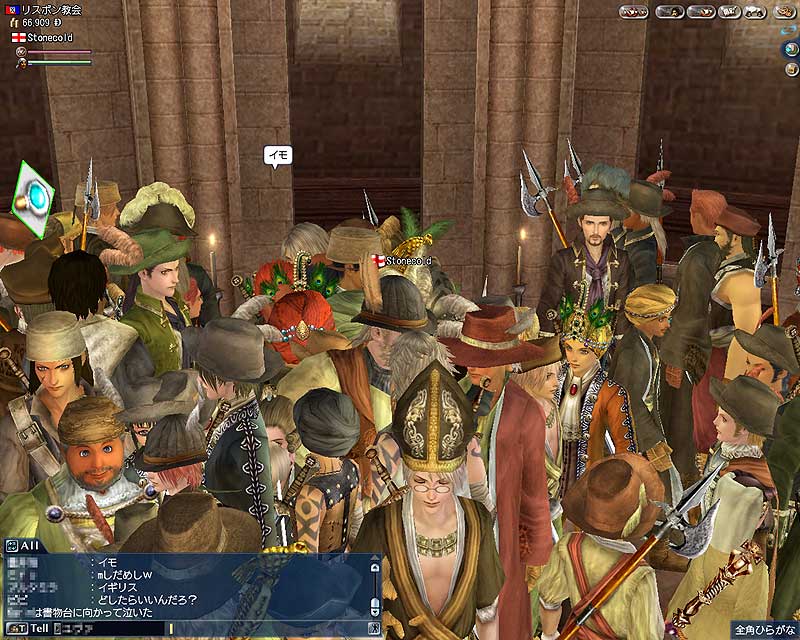Image resolution: width=800 pixels, height=640 pixels.
Task: Click the small icon right of chat input
Action: [x=374, y=628]
